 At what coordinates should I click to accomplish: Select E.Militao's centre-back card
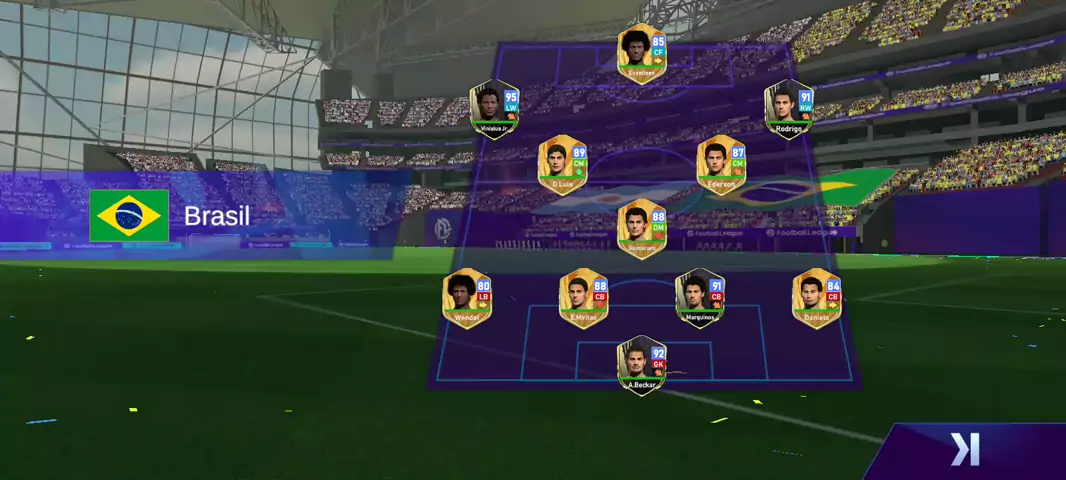(x=583, y=298)
